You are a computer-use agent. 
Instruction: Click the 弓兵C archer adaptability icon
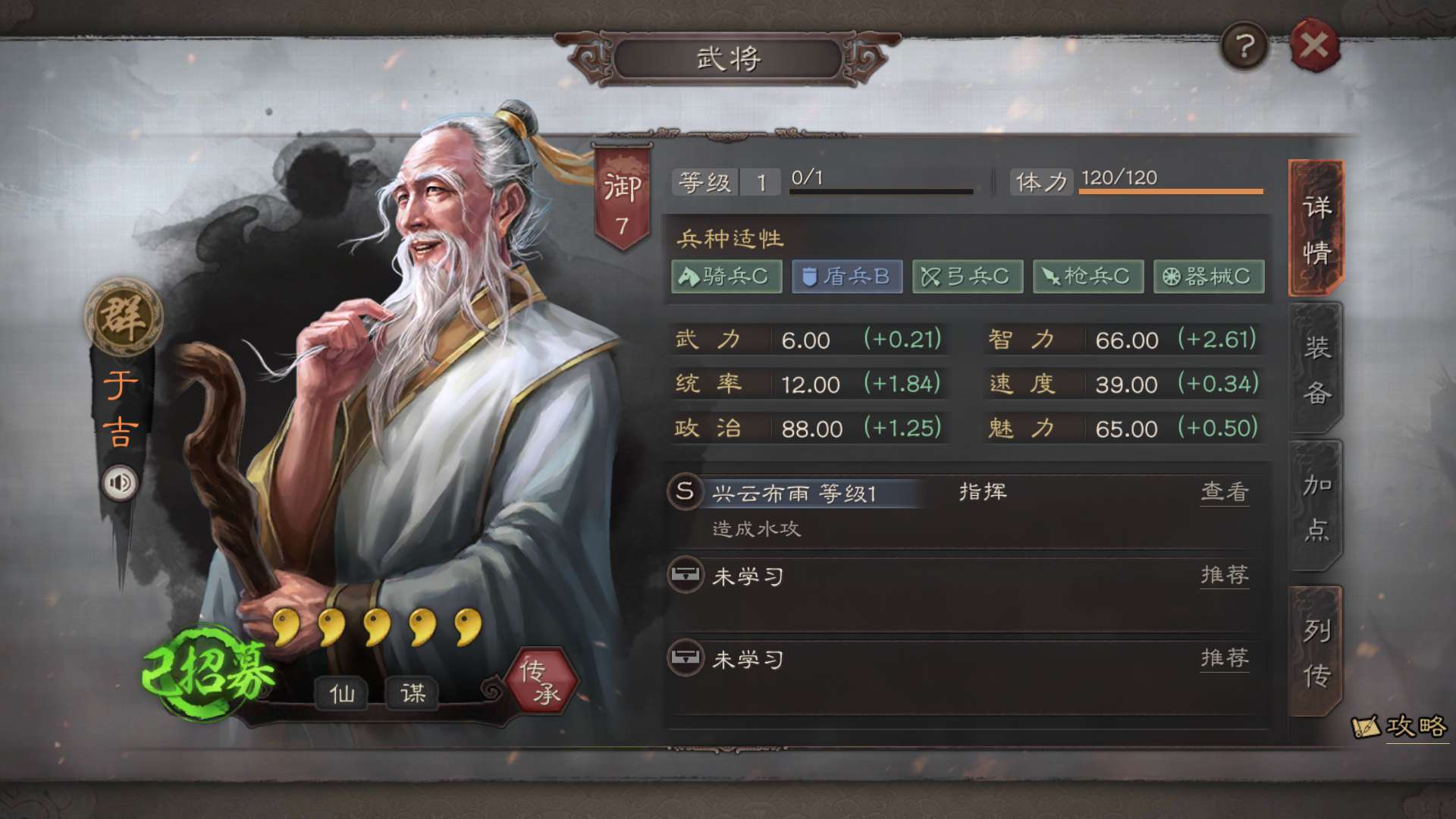click(x=967, y=276)
